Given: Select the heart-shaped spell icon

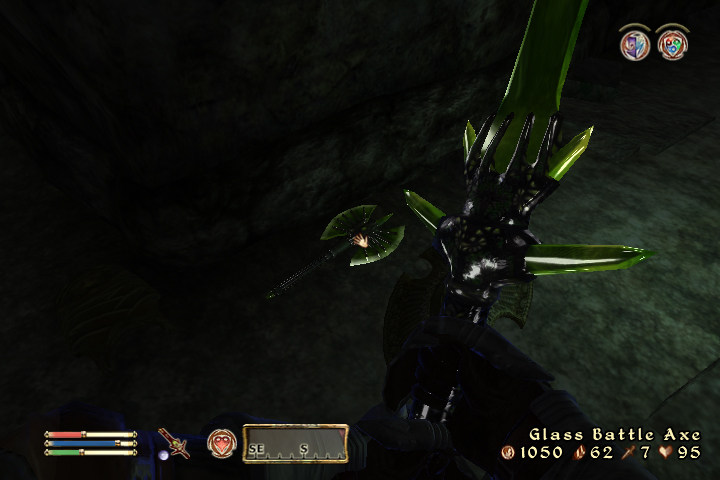Looking at the screenshot, I should 221,443.
